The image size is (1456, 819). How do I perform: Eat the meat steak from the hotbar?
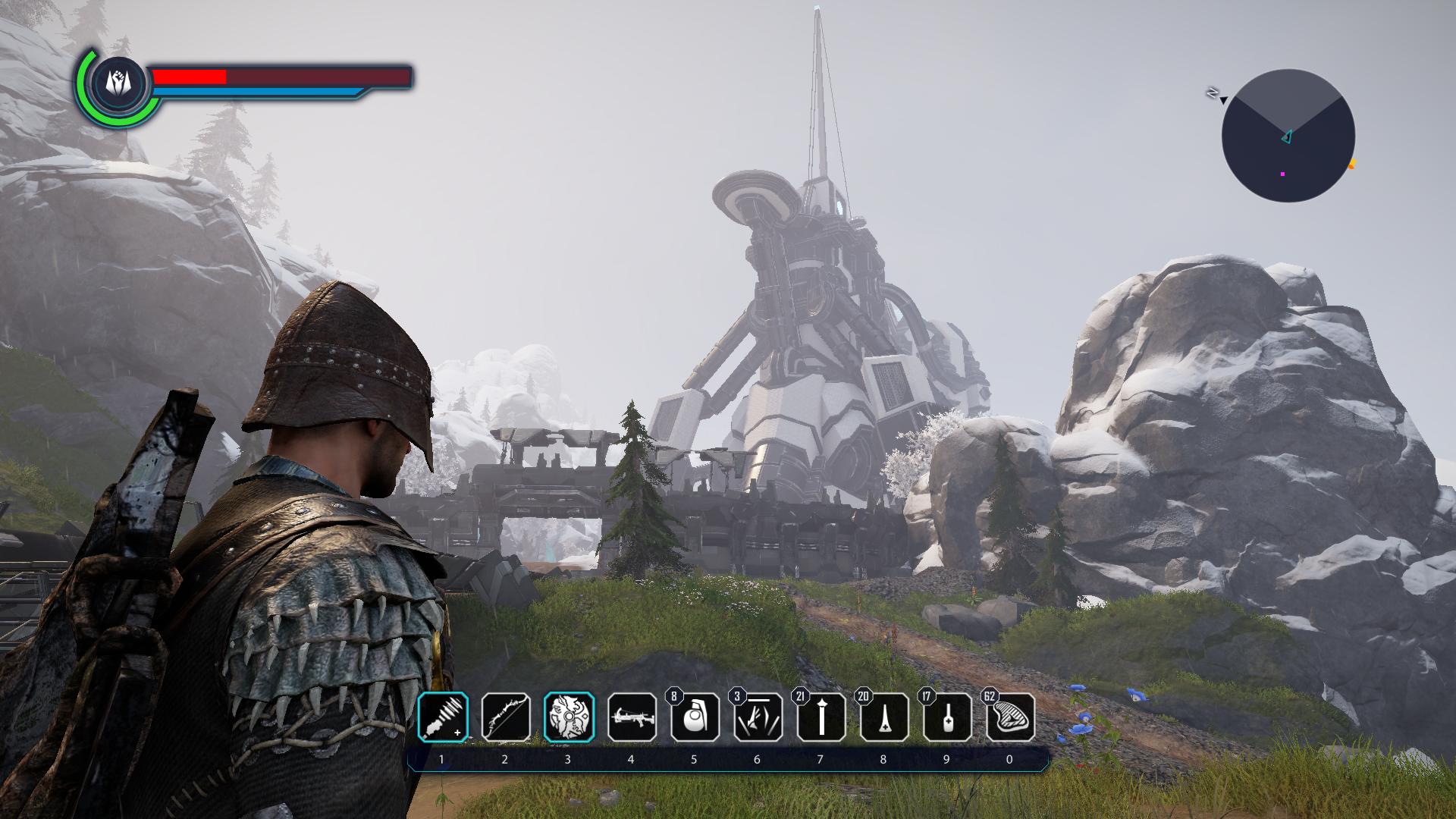1009,717
